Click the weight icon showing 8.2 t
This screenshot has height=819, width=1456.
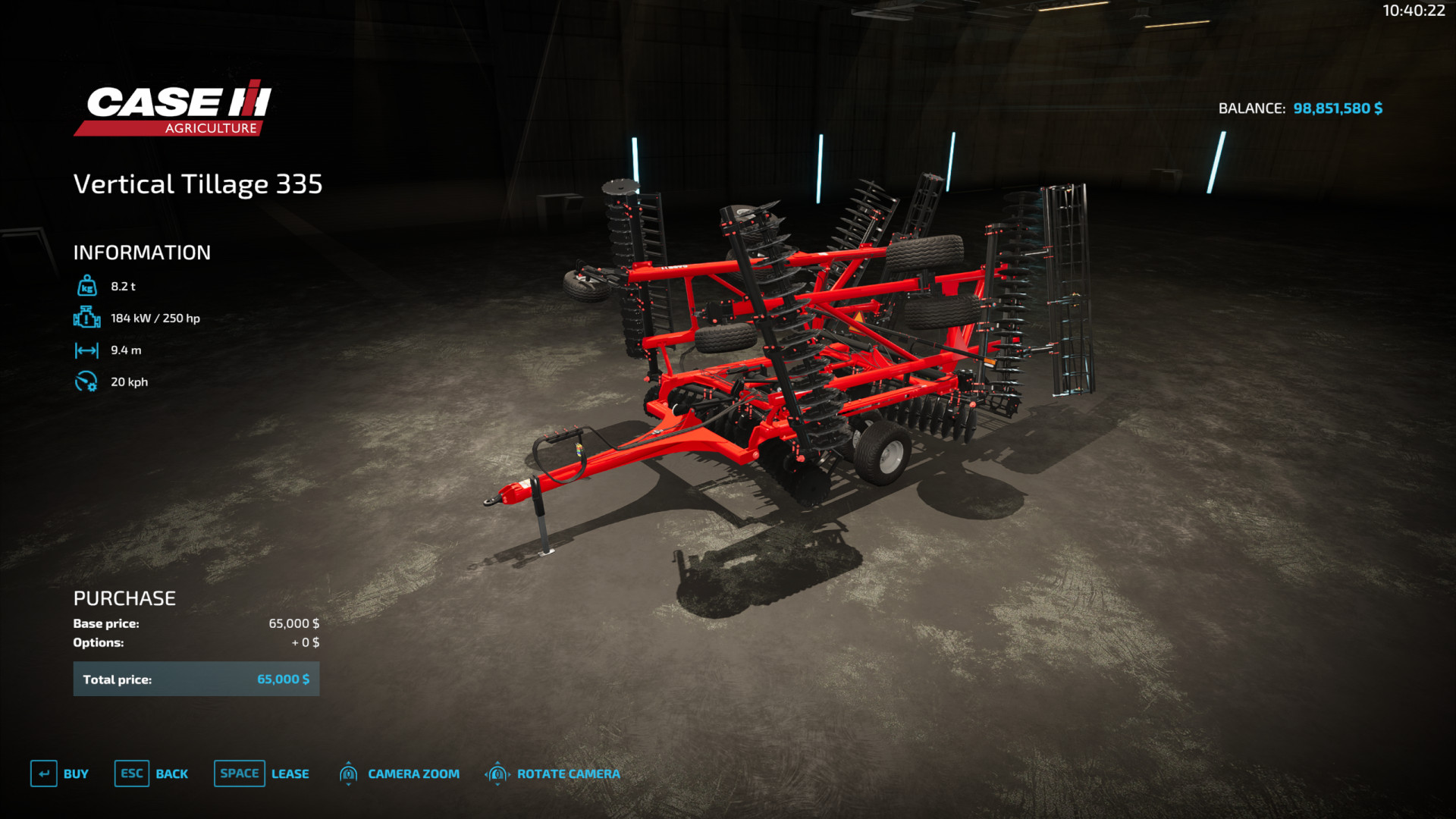87,286
